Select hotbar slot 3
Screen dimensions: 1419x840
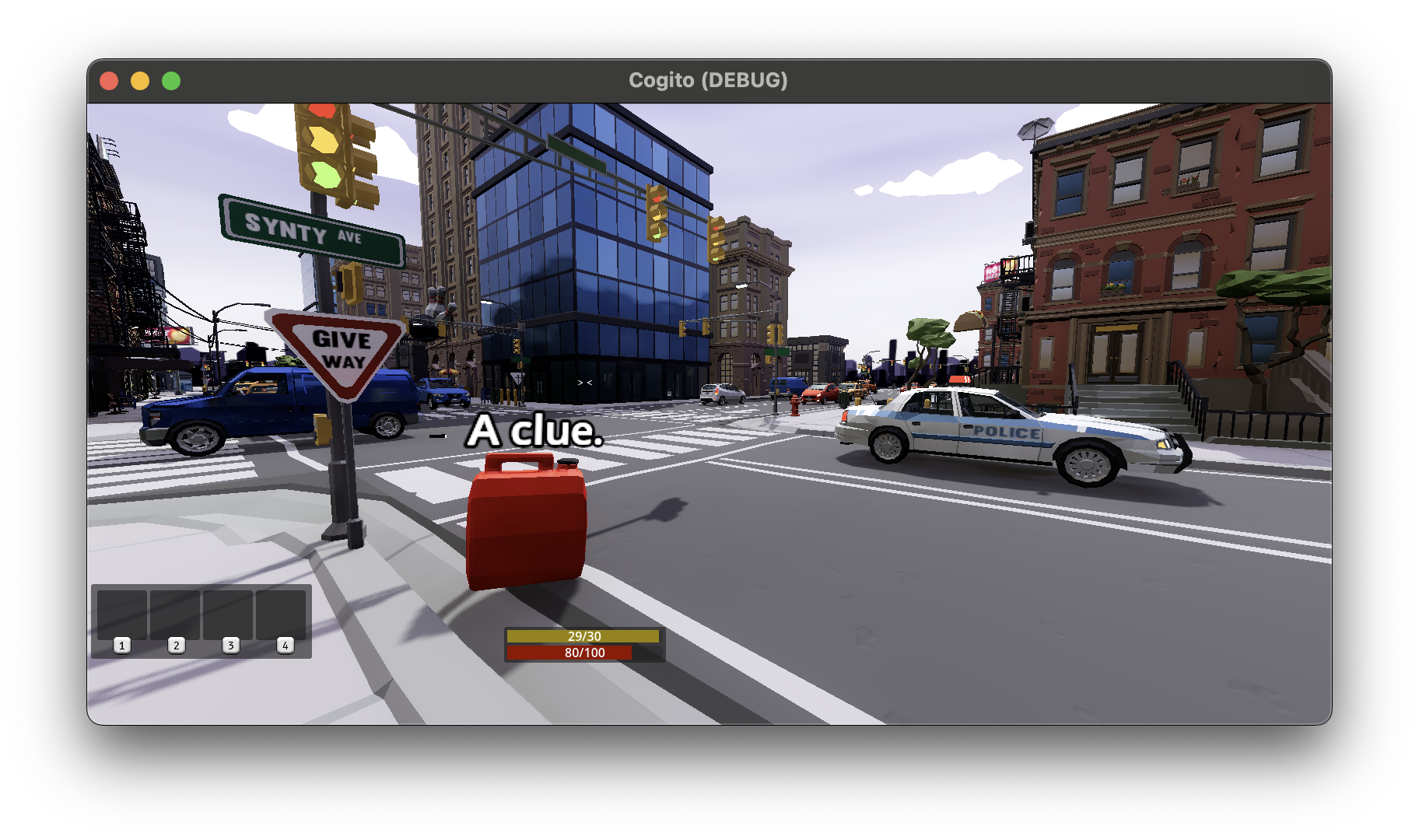227,614
